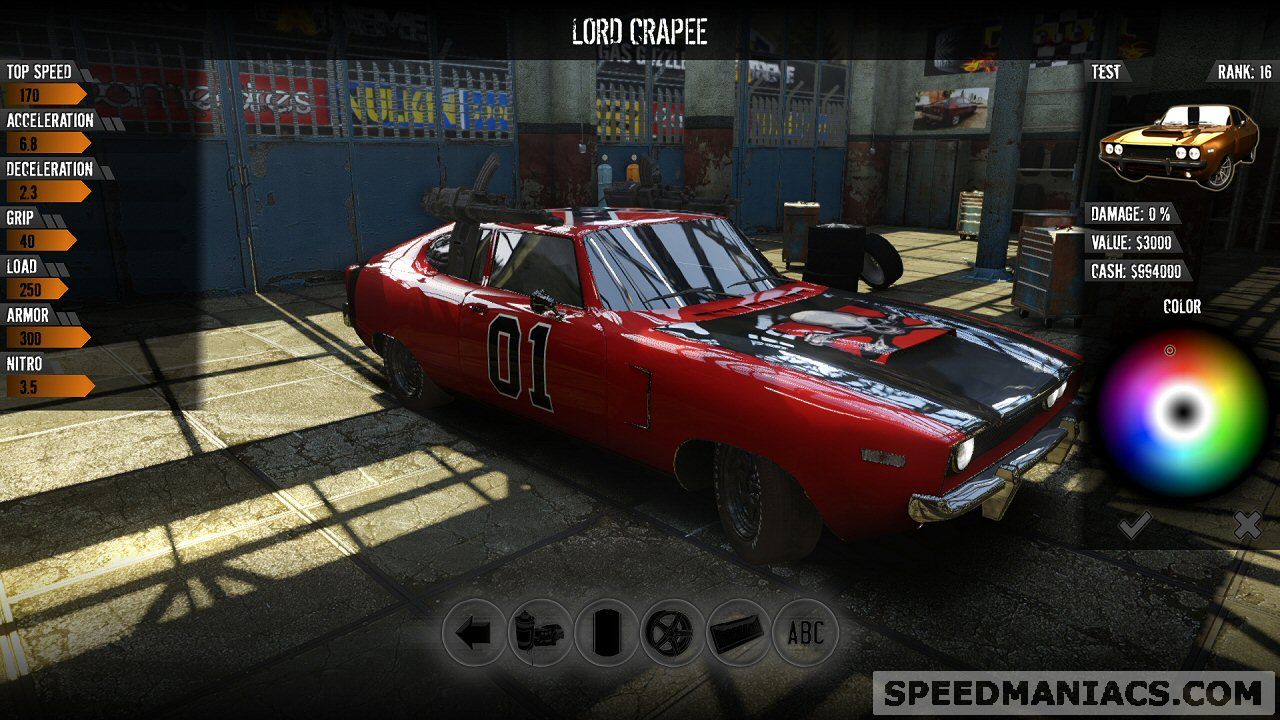Cancel the color change with the X
The height and width of the screenshot is (720, 1280).
[1246, 524]
